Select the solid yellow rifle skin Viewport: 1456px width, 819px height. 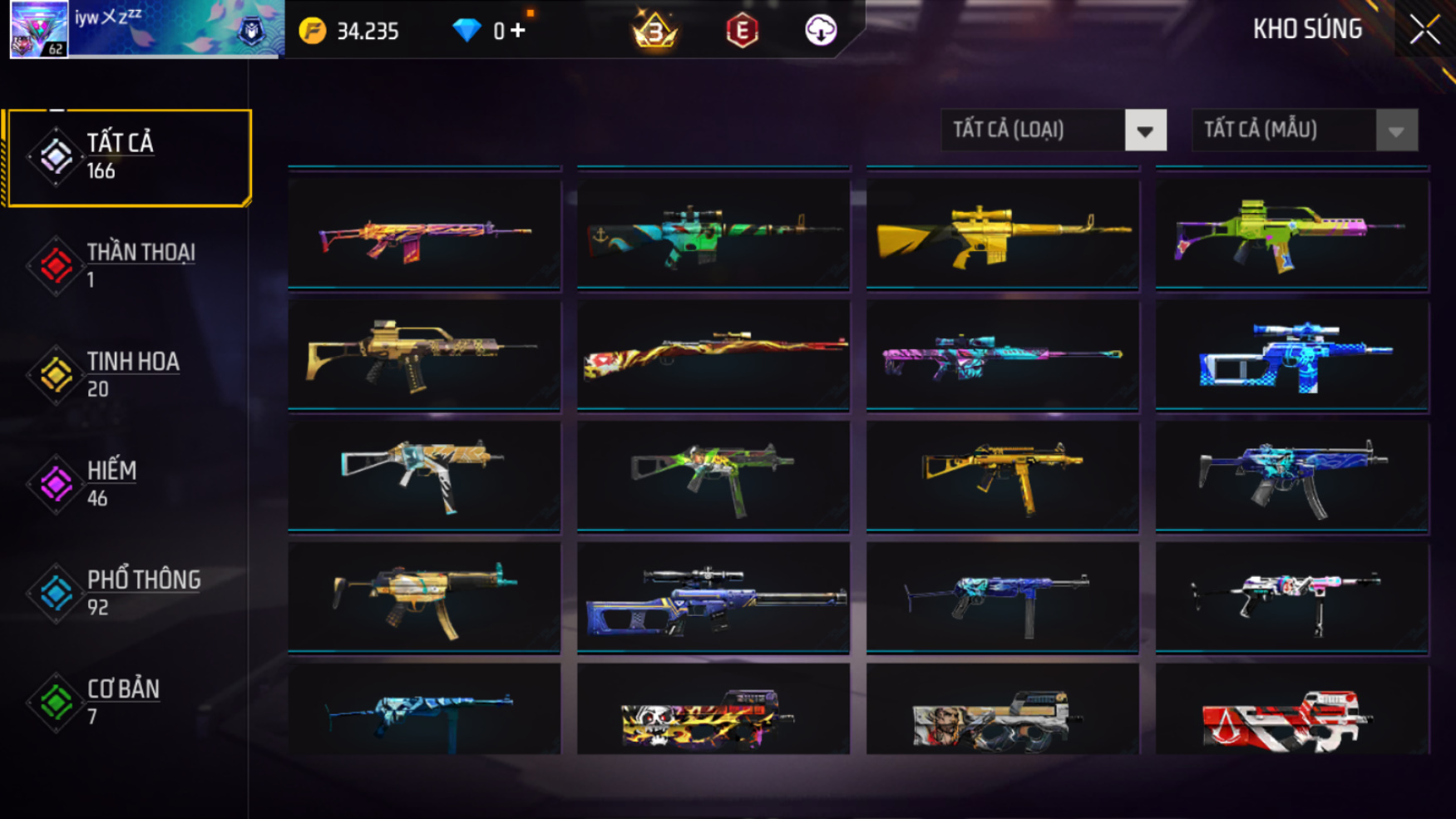point(1002,234)
